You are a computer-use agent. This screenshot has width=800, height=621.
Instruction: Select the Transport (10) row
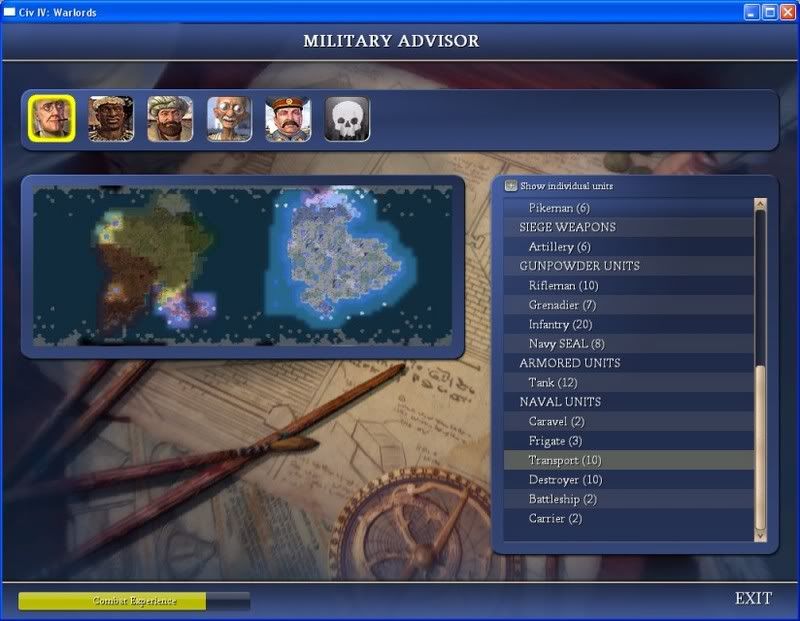[565, 461]
